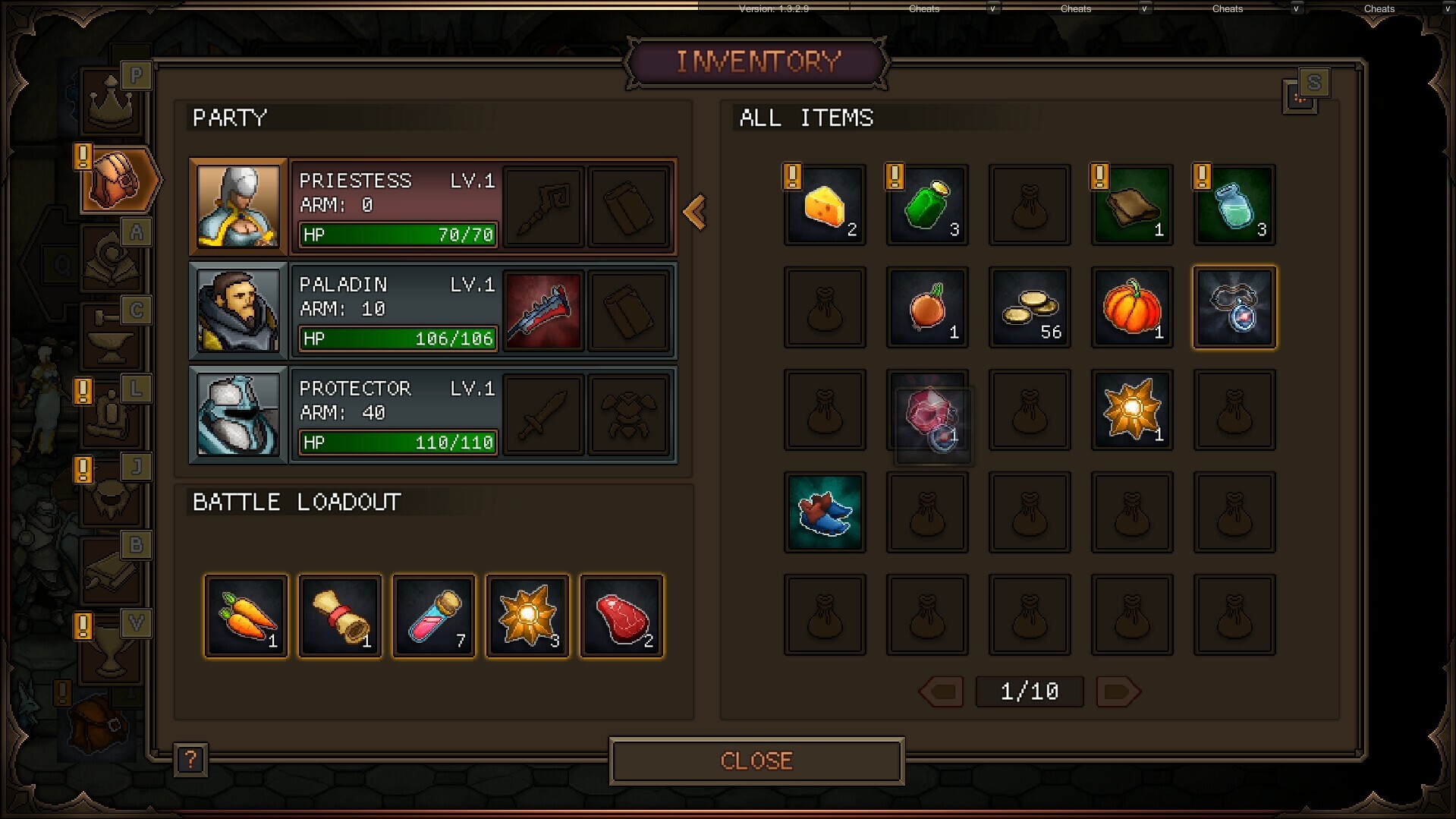1456x819 pixels.
Task: Click the Paladin's green HP bar
Action: [x=397, y=339]
